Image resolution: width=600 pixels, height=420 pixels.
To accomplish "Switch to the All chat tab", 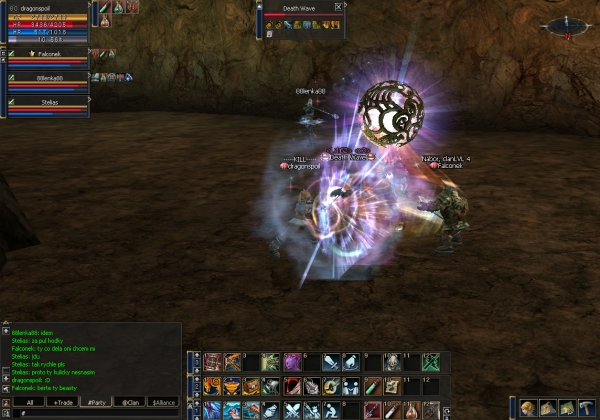I will pos(30,402).
